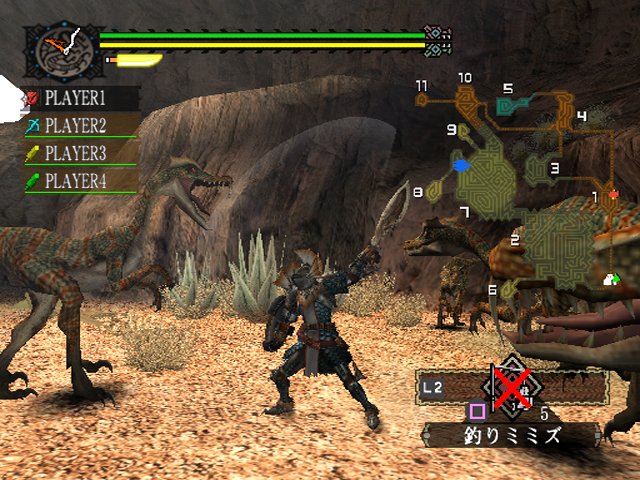Image resolution: width=640 pixels, height=480 pixels.
Task: Select the red marker near area 1
Action: tap(613, 195)
